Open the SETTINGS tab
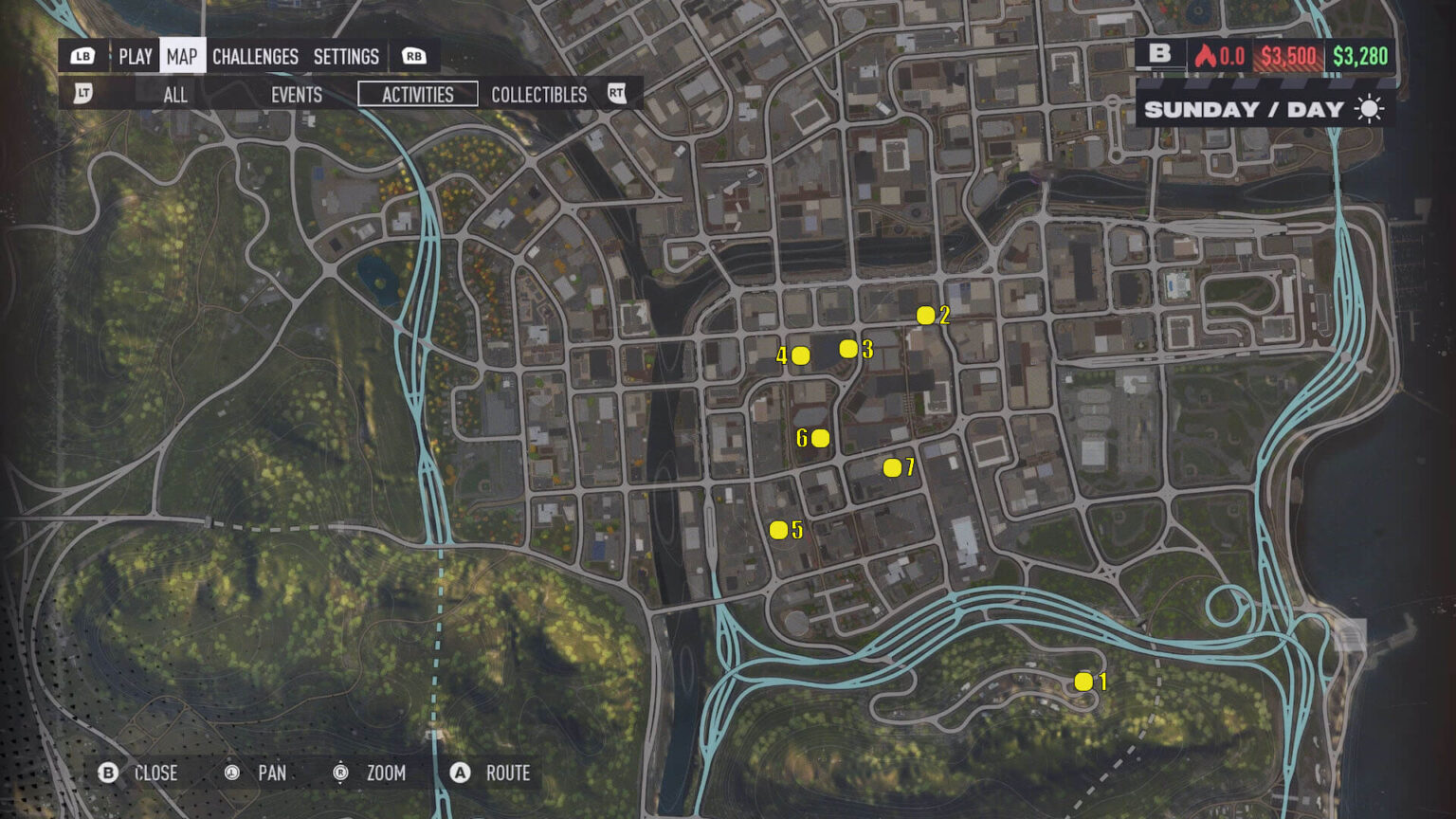The width and height of the screenshot is (1456, 819). (345, 56)
